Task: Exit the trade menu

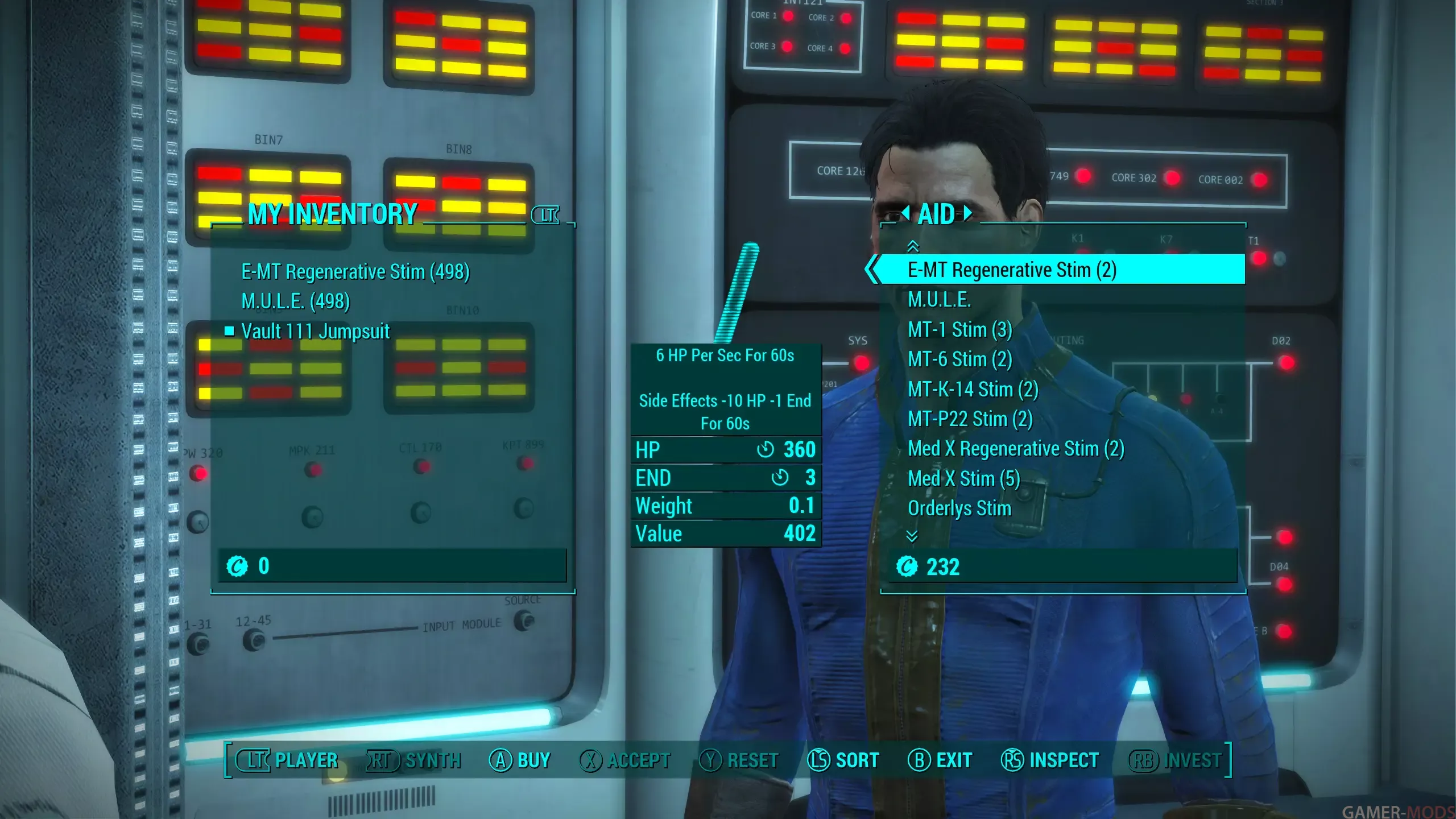Action: click(x=940, y=760)
